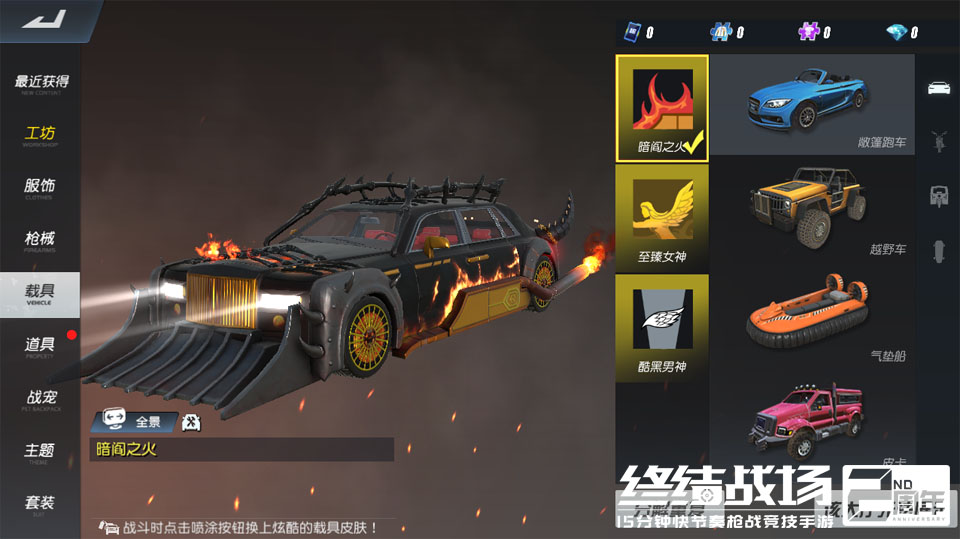Select the 套装 Suit tab
This screenshot has height=539, width=960.
pos(41,503)
